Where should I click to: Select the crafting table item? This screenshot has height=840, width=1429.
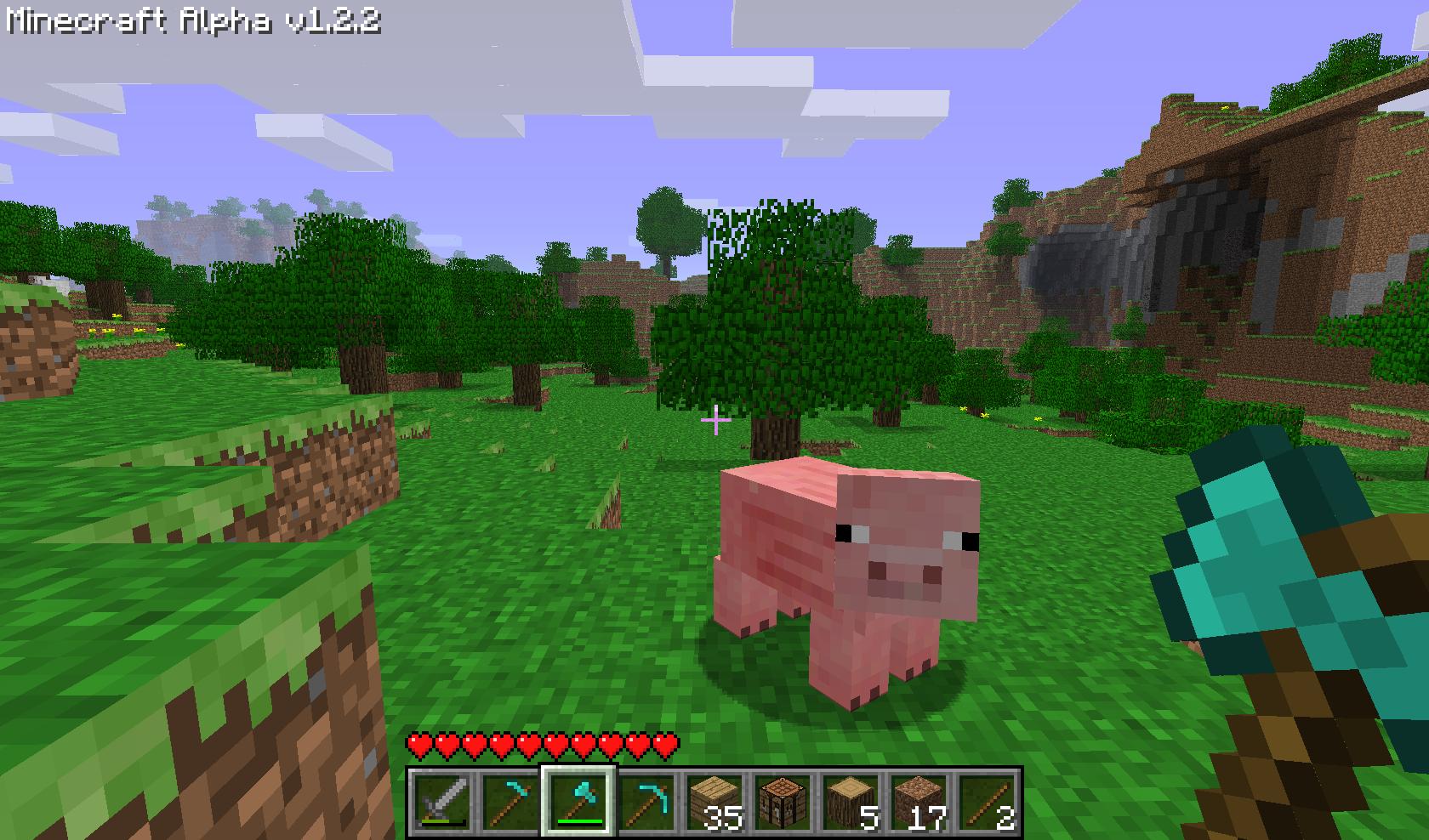coord(783,799)
